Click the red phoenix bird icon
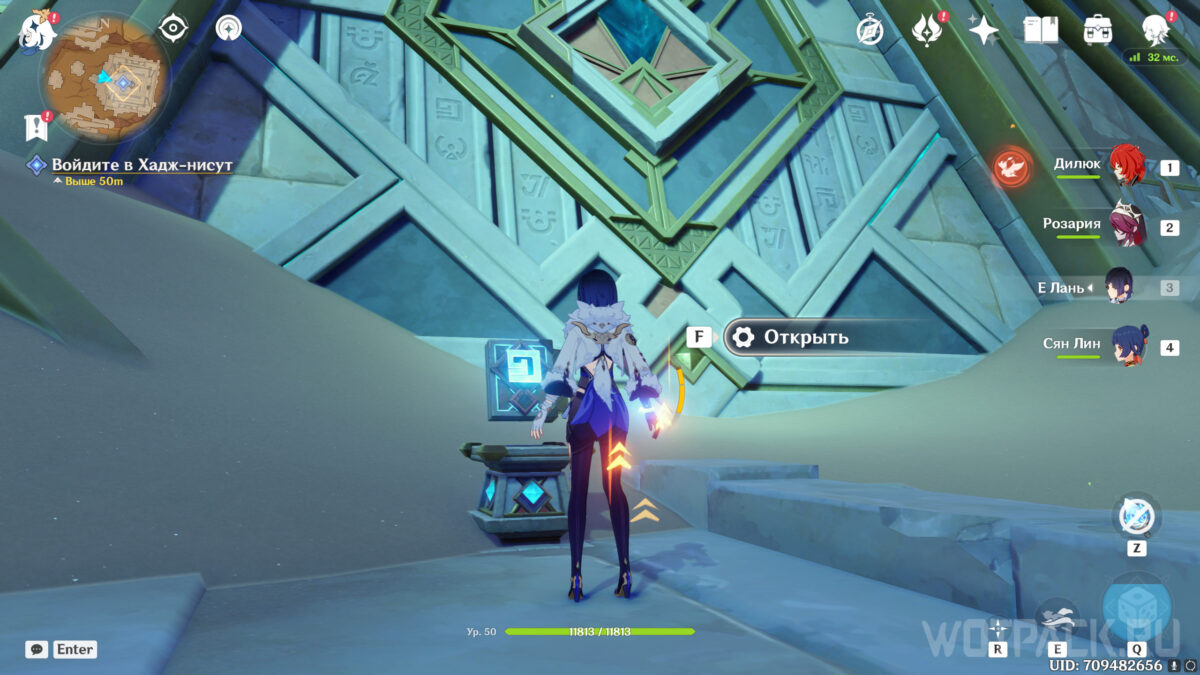 [x=1010, y=168]
